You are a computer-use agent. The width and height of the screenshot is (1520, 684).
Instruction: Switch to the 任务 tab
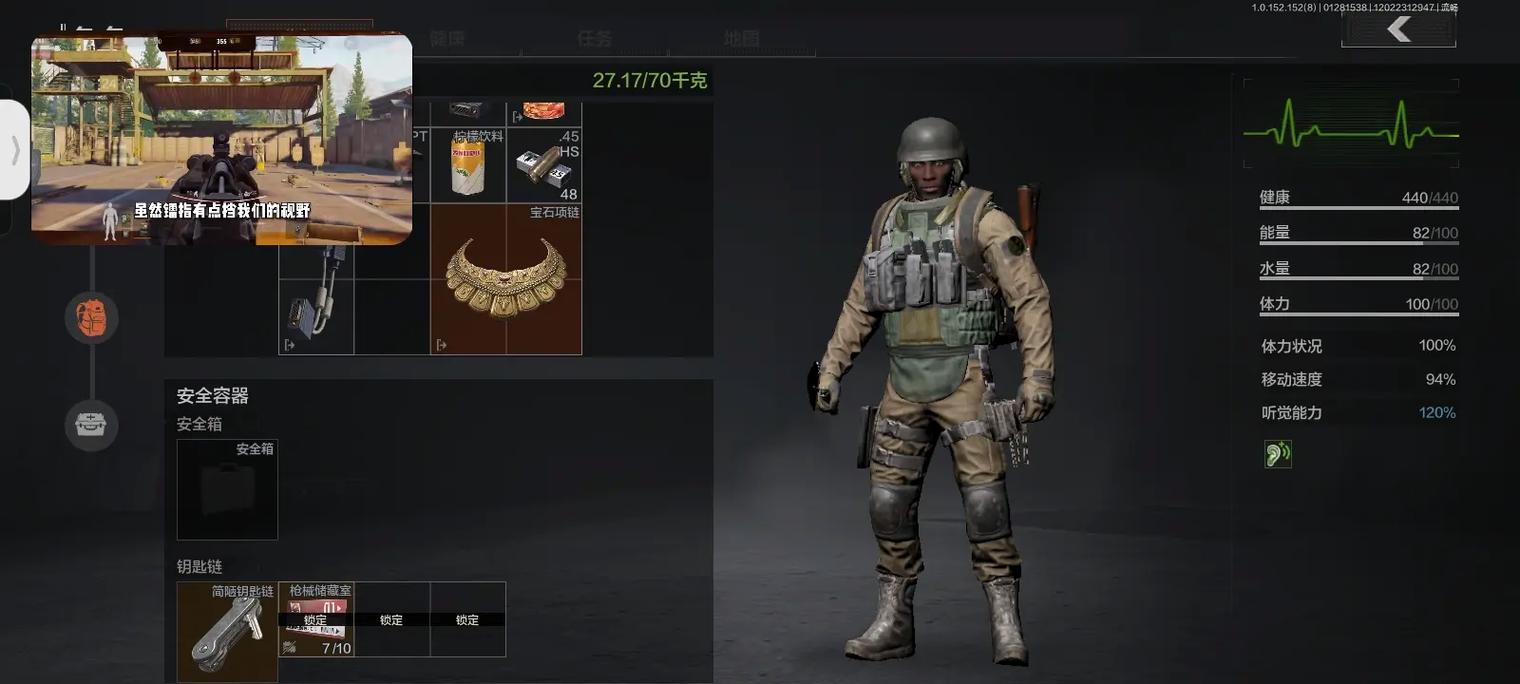point(594,39)
